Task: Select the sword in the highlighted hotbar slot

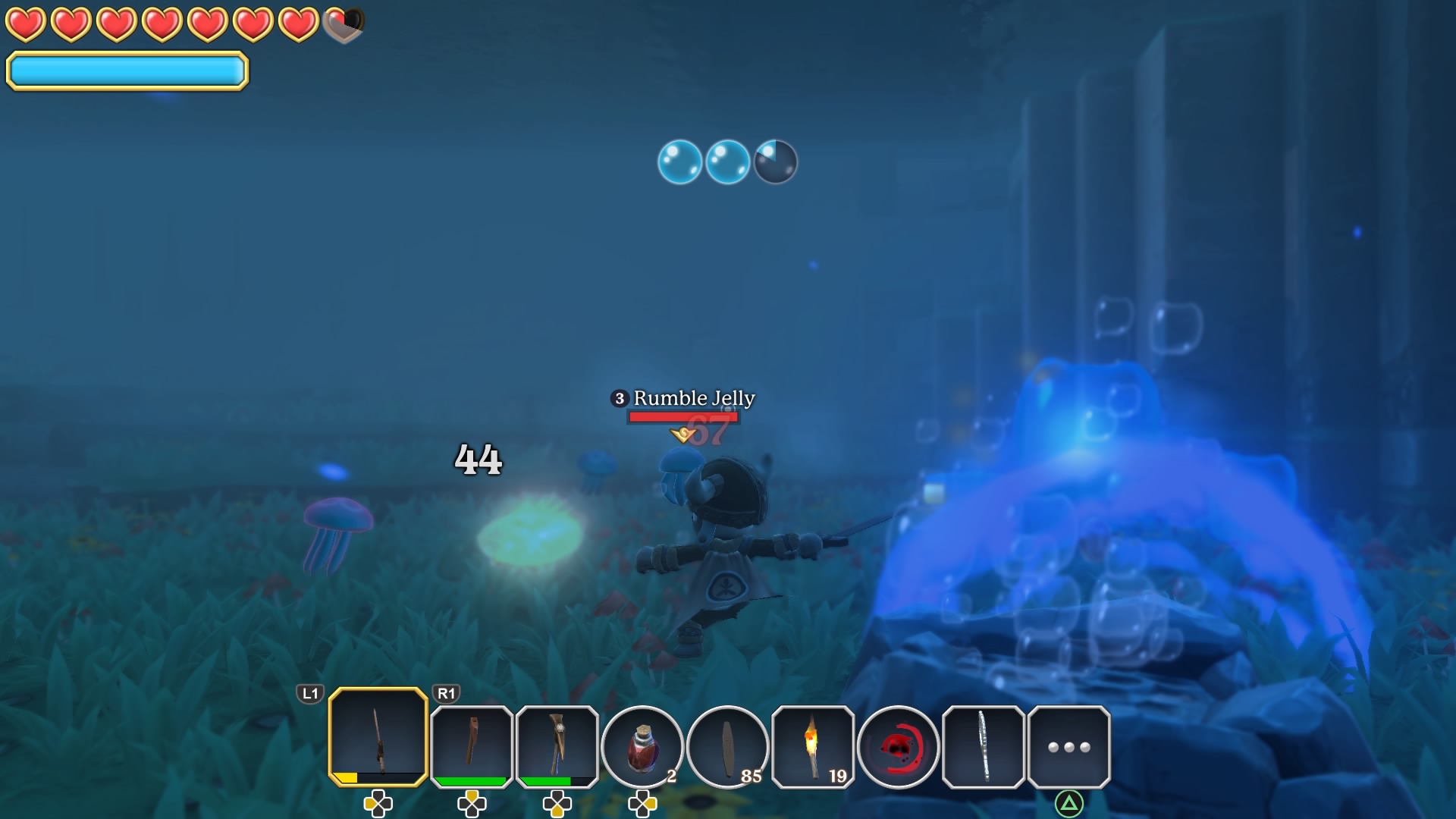Action: coord(378,737)
